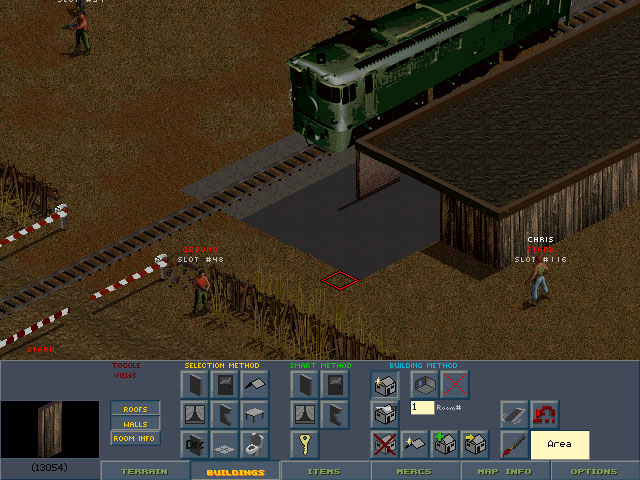Click the Area brush size button
The width and height of the screenshot is (640, 480).
point(560,444)
